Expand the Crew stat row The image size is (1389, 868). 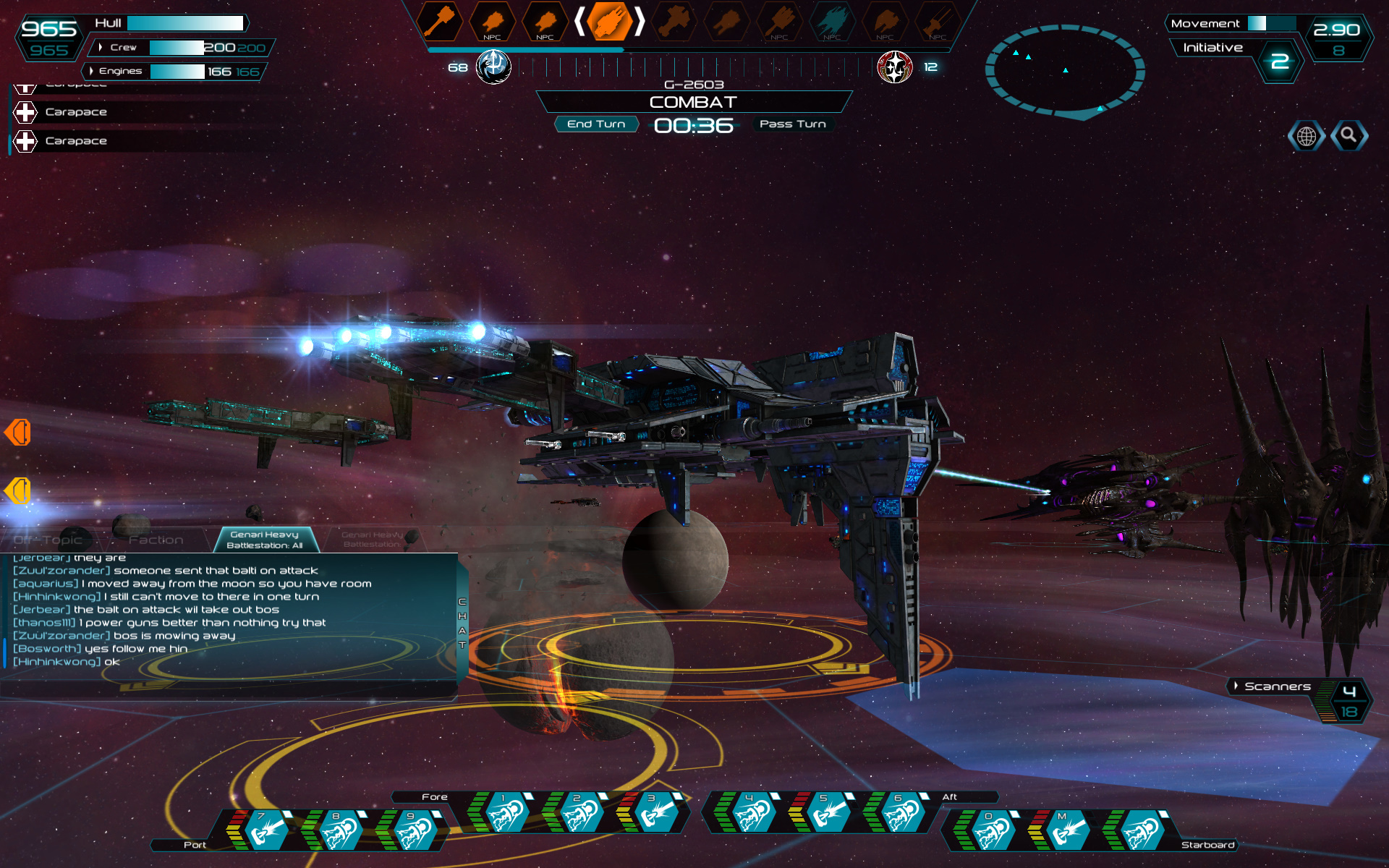[101, 48]
